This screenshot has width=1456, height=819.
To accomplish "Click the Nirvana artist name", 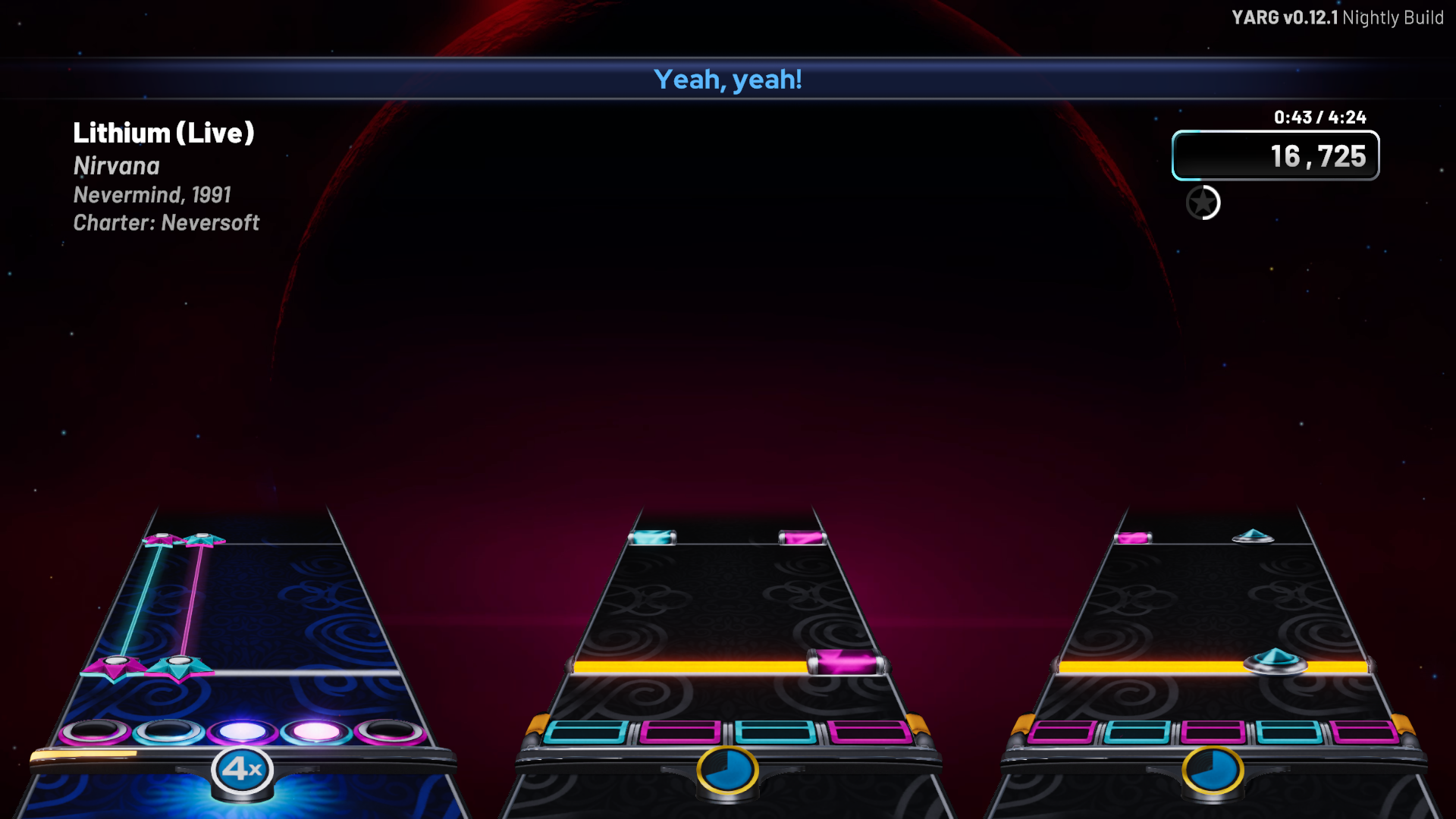I will click(116, 166).
